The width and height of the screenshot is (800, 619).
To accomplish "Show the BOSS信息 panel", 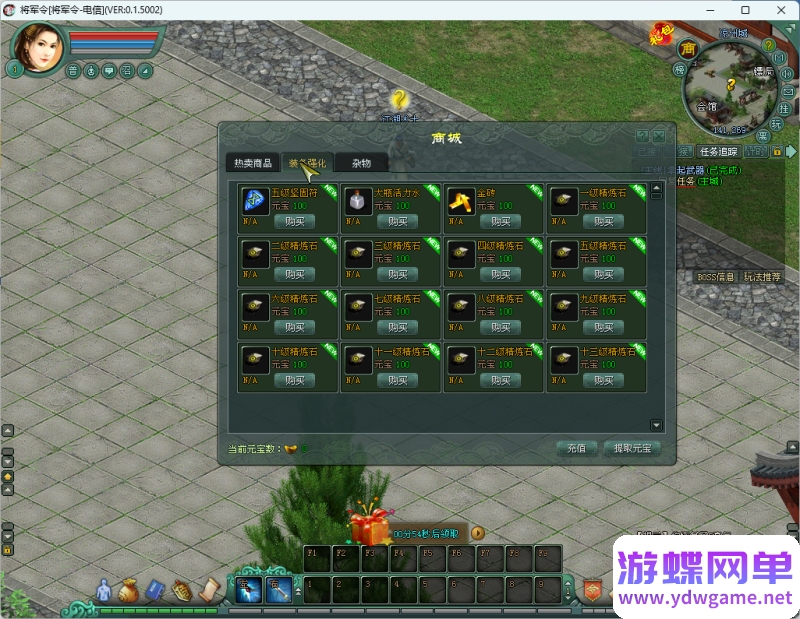I will pyautogui.click(x=716, y=277).
